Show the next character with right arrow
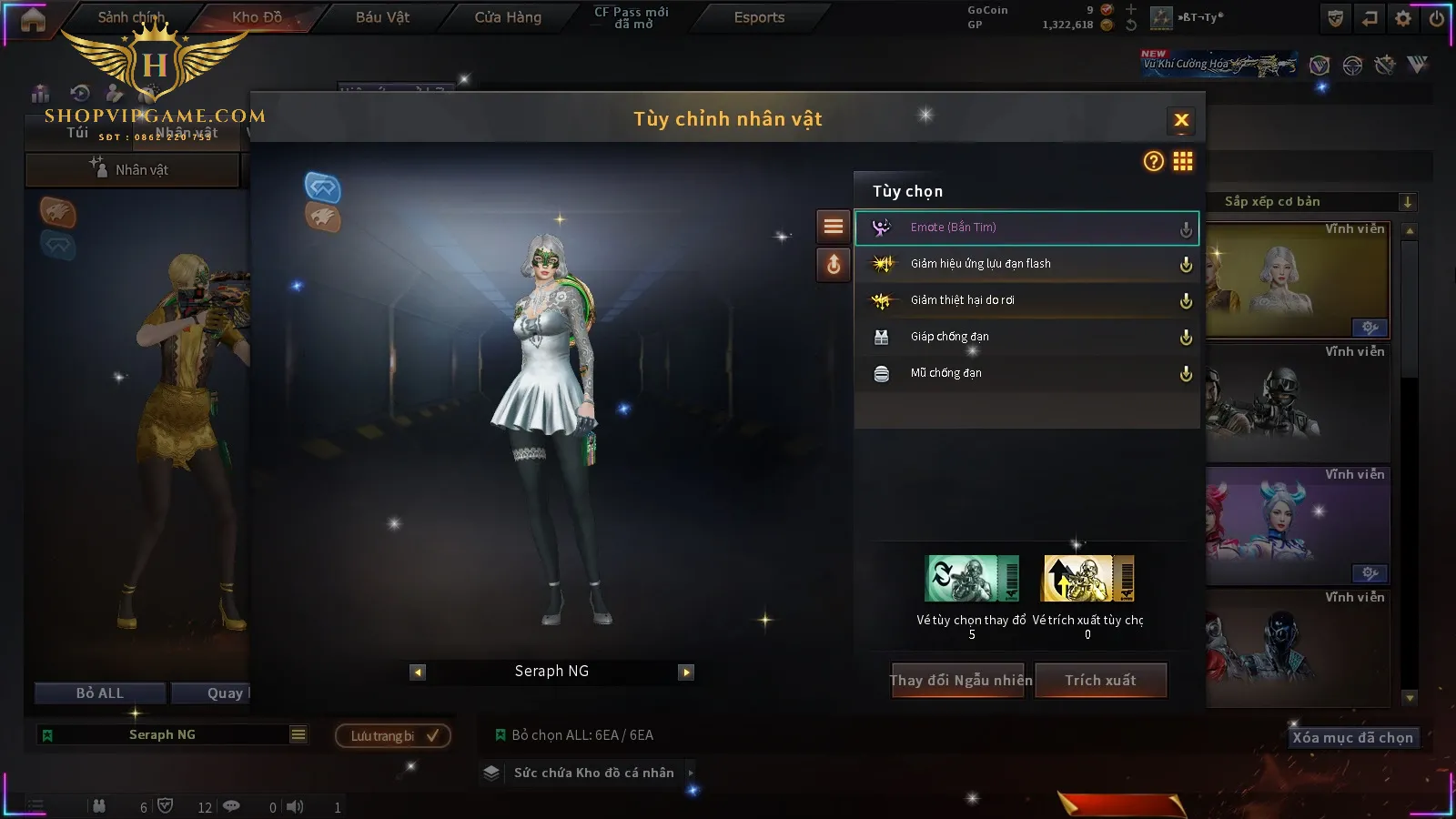This screenshot has height=819, width=1456. (686, 672)
